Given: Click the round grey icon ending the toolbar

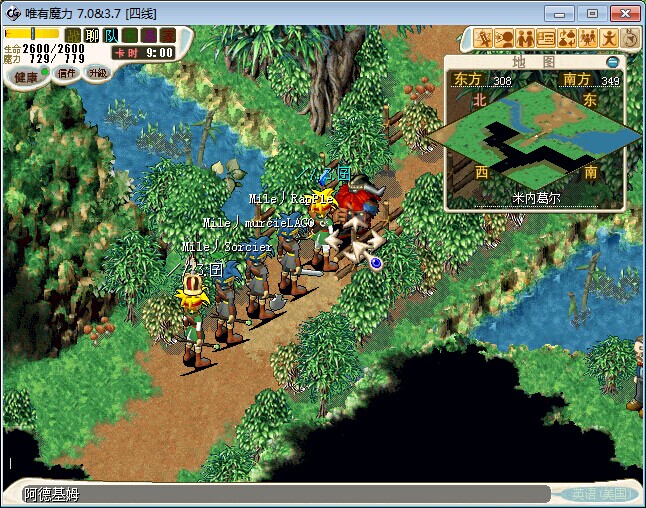Looking at the screenshot, I should 630,38.
